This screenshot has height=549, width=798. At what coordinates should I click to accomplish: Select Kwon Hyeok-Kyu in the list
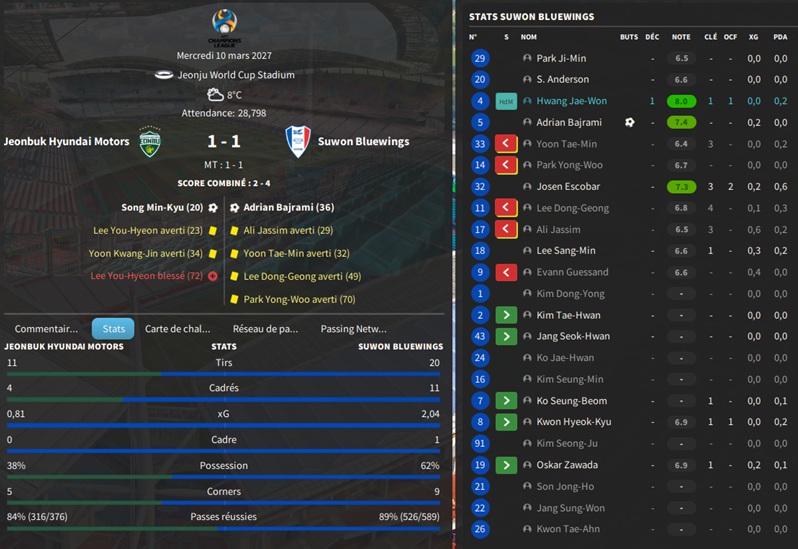pos(573,422)
